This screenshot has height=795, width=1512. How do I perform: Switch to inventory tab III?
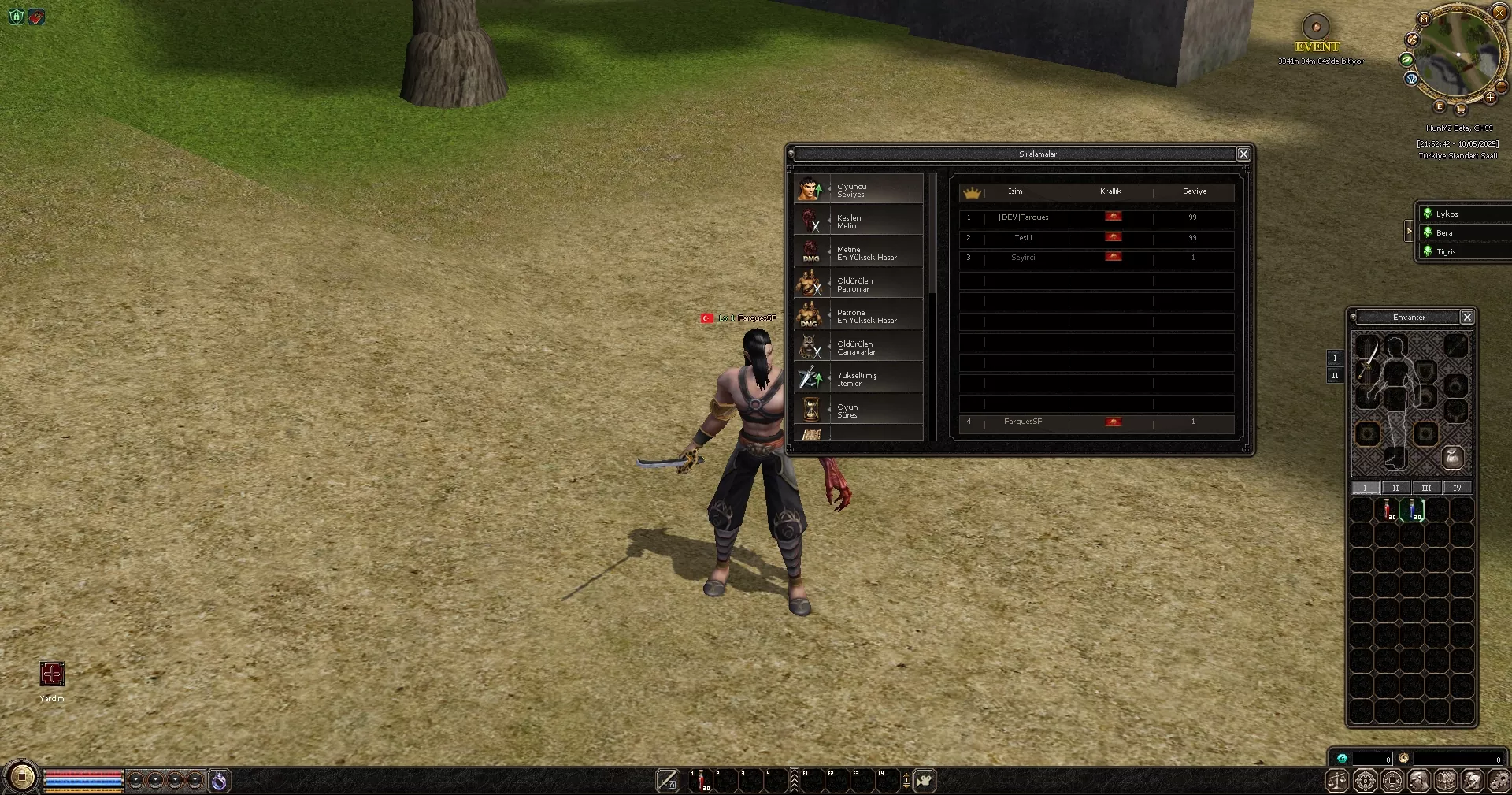coord(1426,488)
